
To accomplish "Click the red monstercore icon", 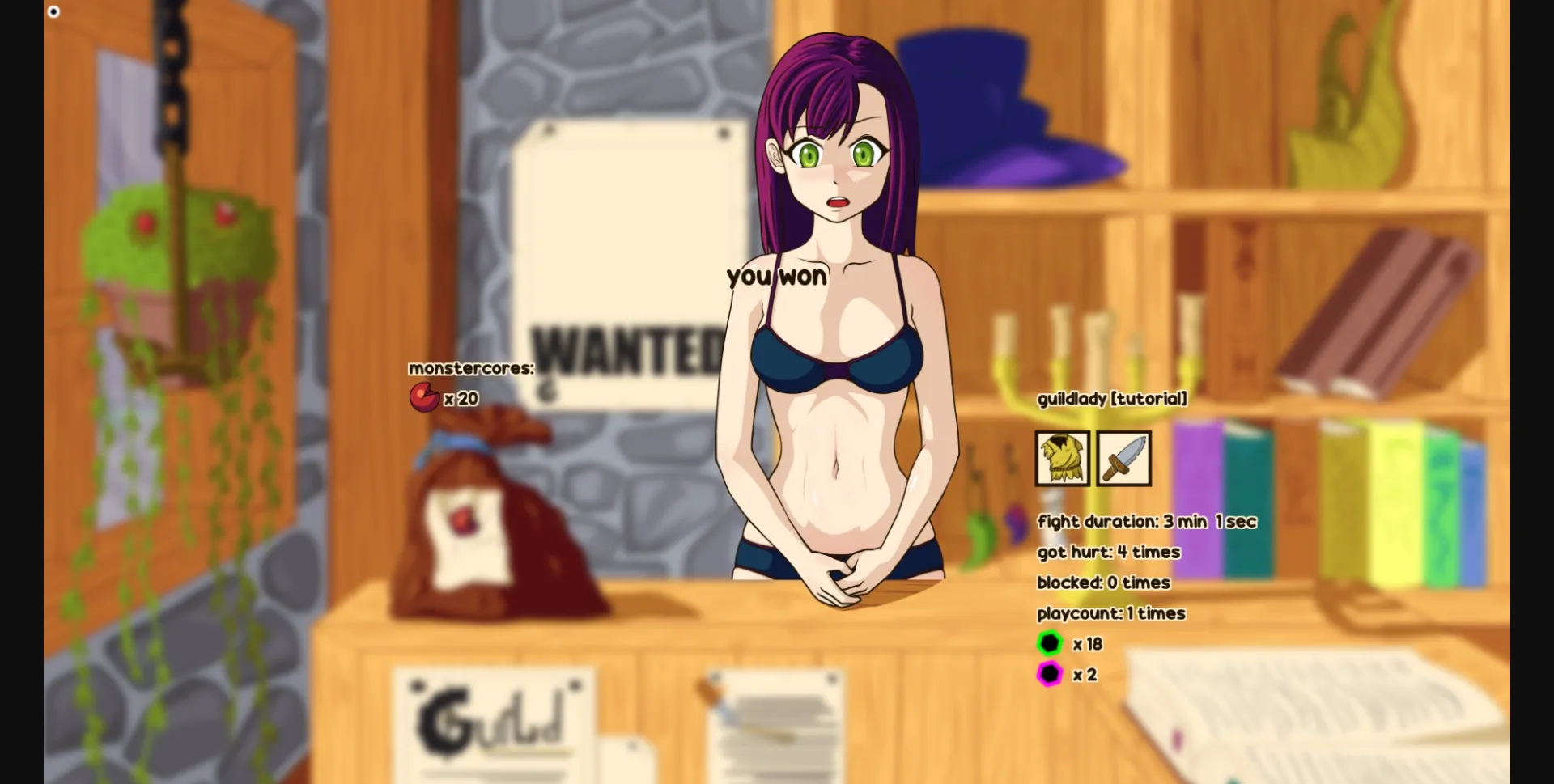I will point(423,398).
